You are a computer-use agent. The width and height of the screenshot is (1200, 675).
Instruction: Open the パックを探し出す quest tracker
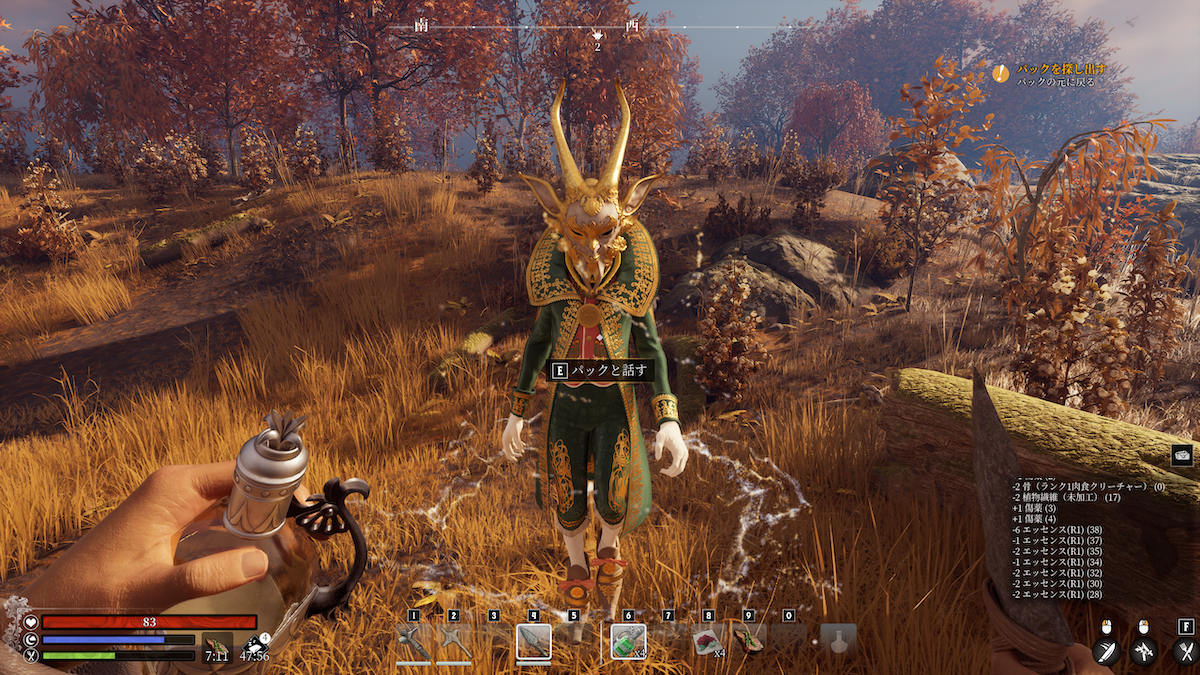coord(1060,70)
